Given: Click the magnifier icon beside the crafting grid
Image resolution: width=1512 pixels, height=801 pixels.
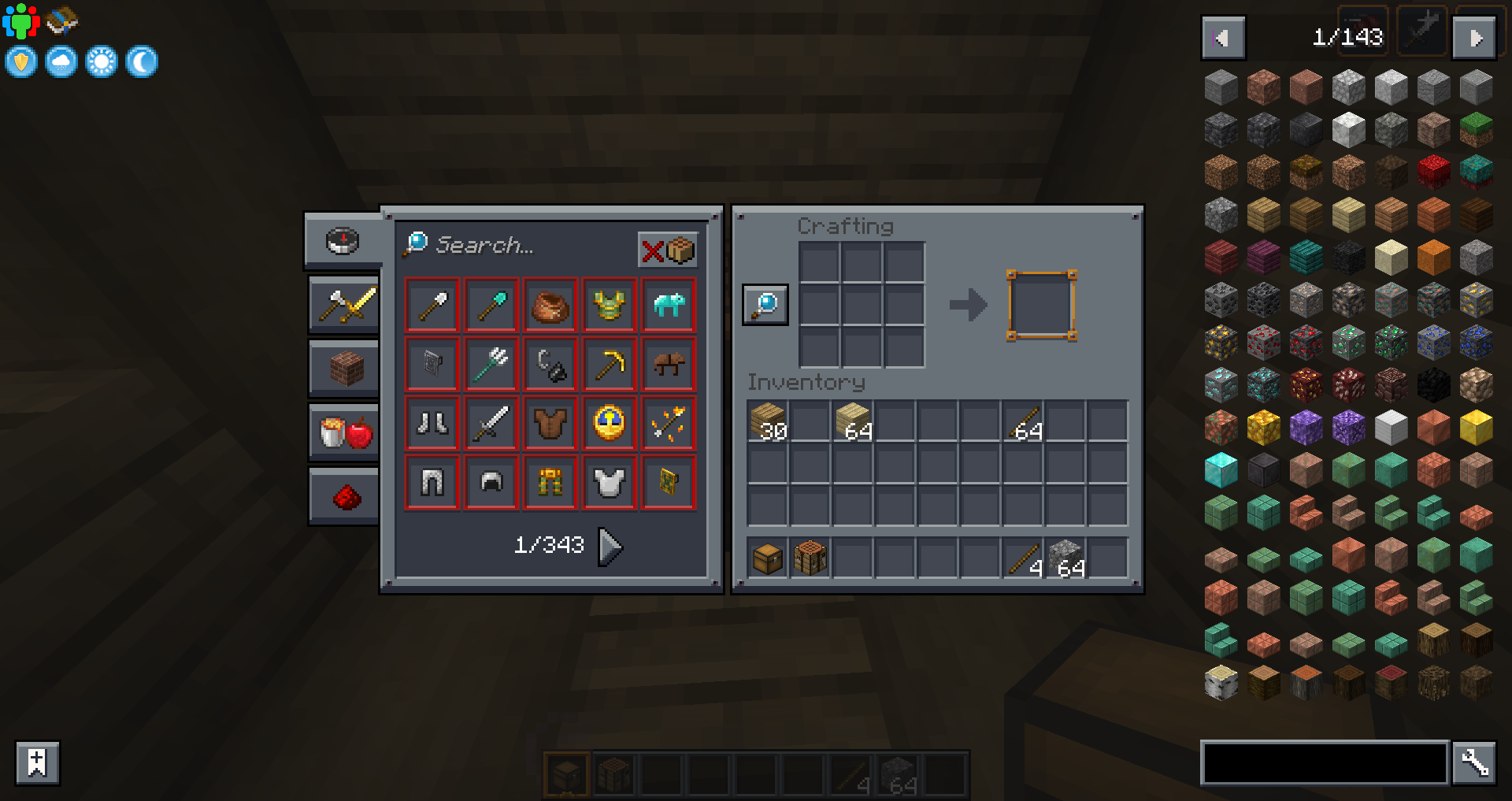Looking at the screenshot, I should 765,304.
